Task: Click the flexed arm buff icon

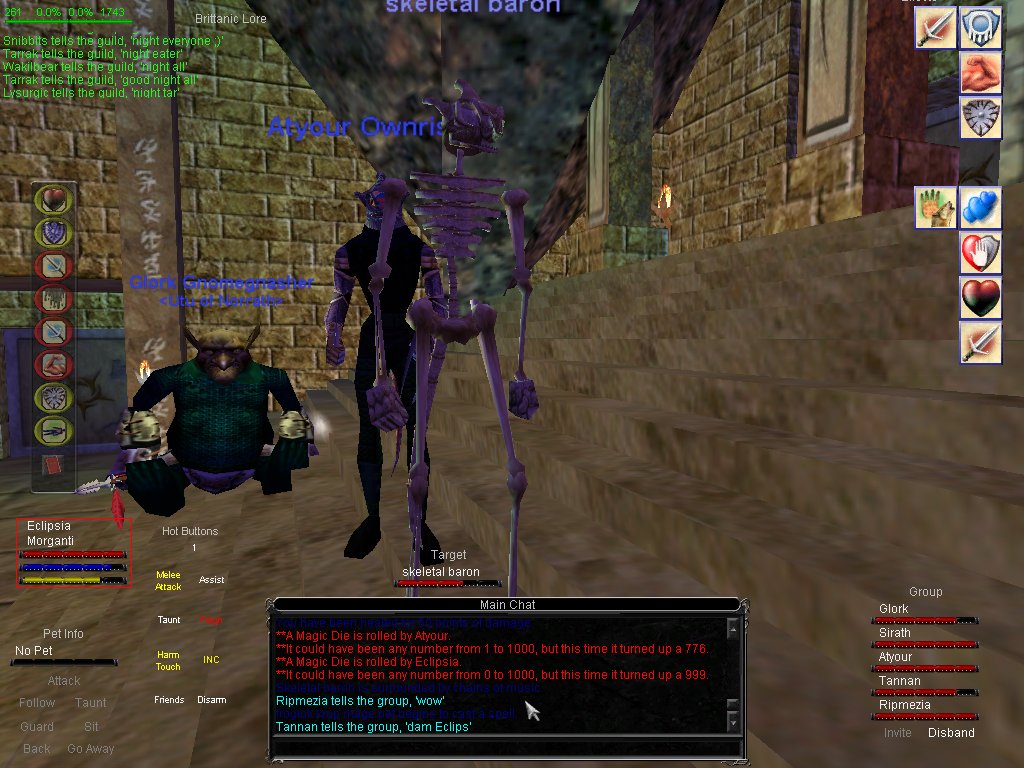Action: (x=981, y=73)
